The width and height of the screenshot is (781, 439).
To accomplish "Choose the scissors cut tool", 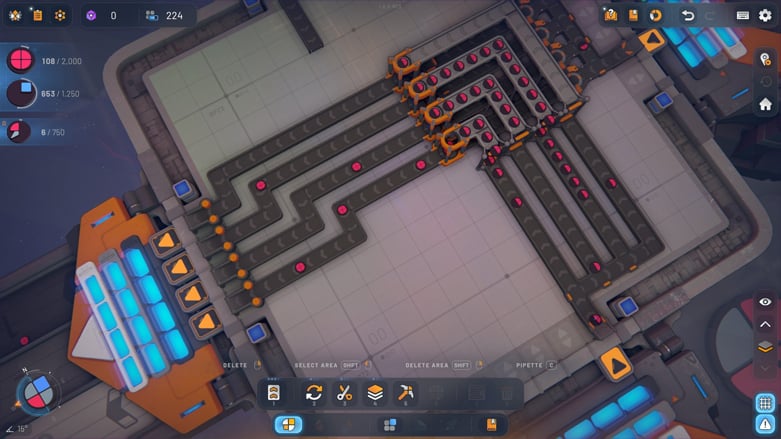I will coord(345,393).
